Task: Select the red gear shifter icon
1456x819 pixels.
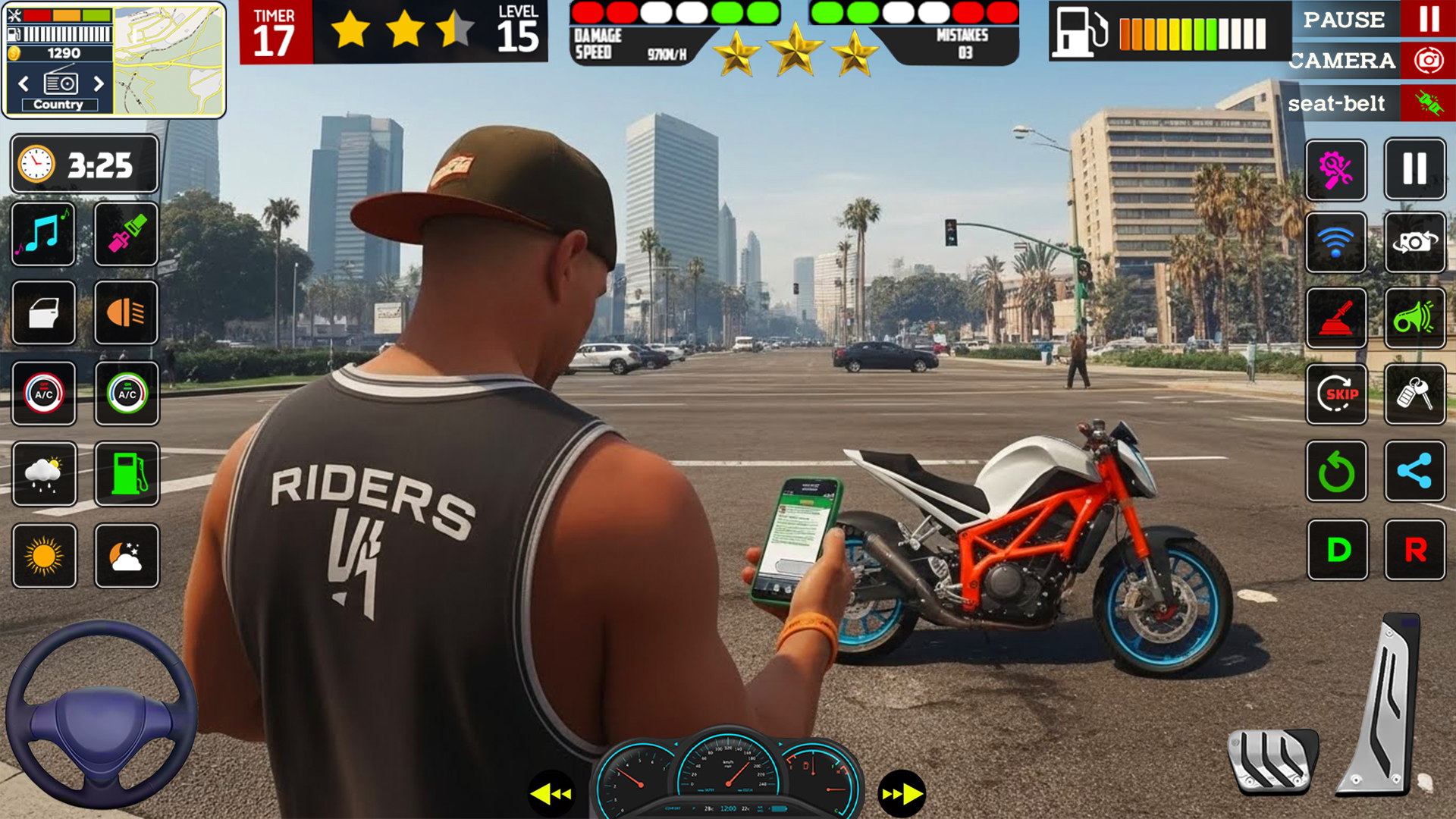Action: 1336,317
